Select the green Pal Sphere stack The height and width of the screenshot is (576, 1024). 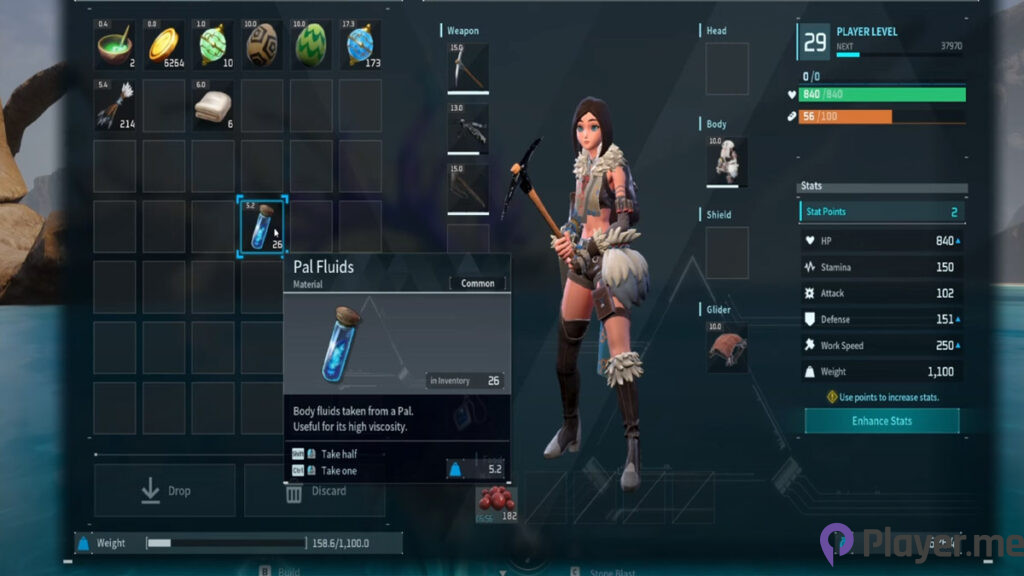213,45
